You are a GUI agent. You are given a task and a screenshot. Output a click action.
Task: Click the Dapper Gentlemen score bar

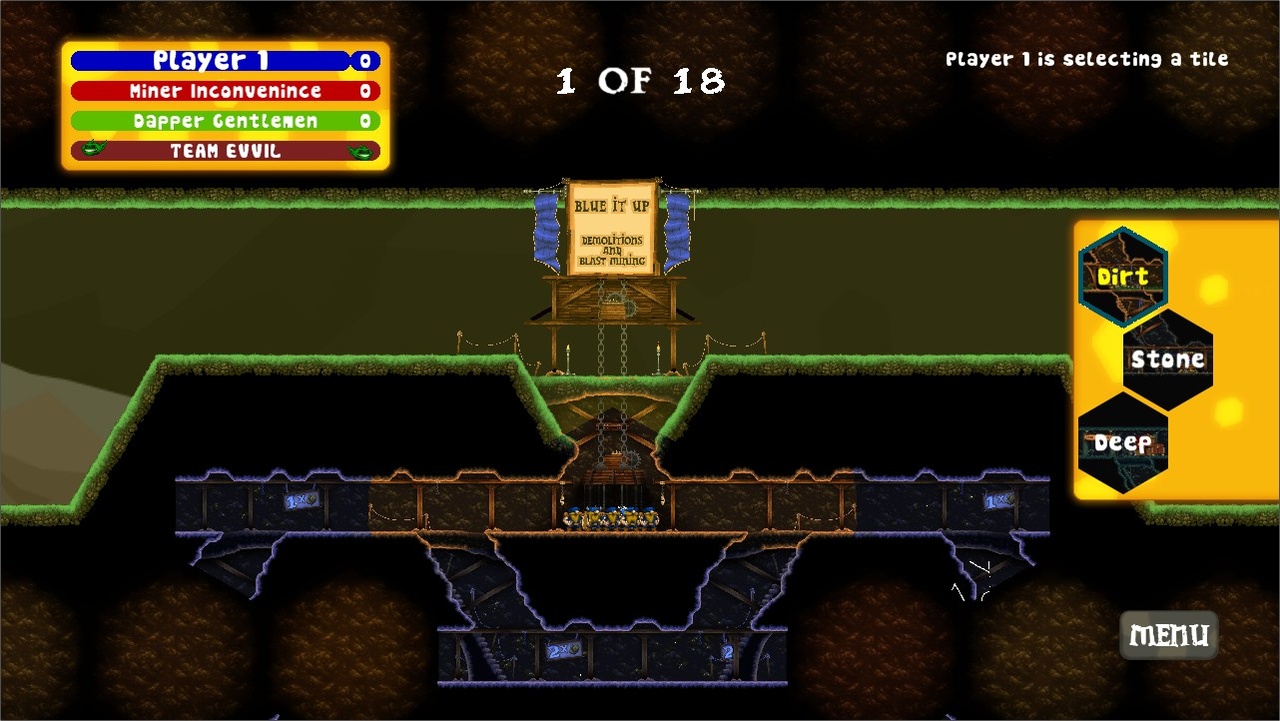222,120
